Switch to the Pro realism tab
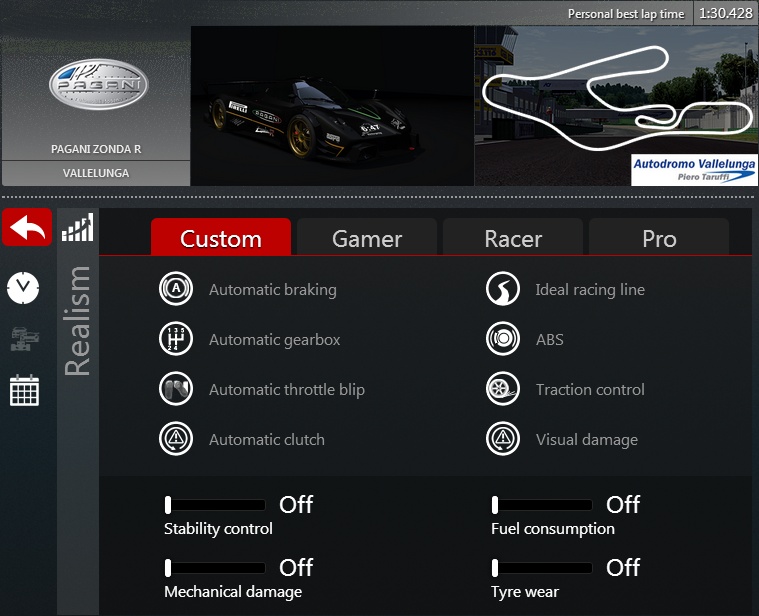Viewport: 759px width, 616px height. (659, 238)
